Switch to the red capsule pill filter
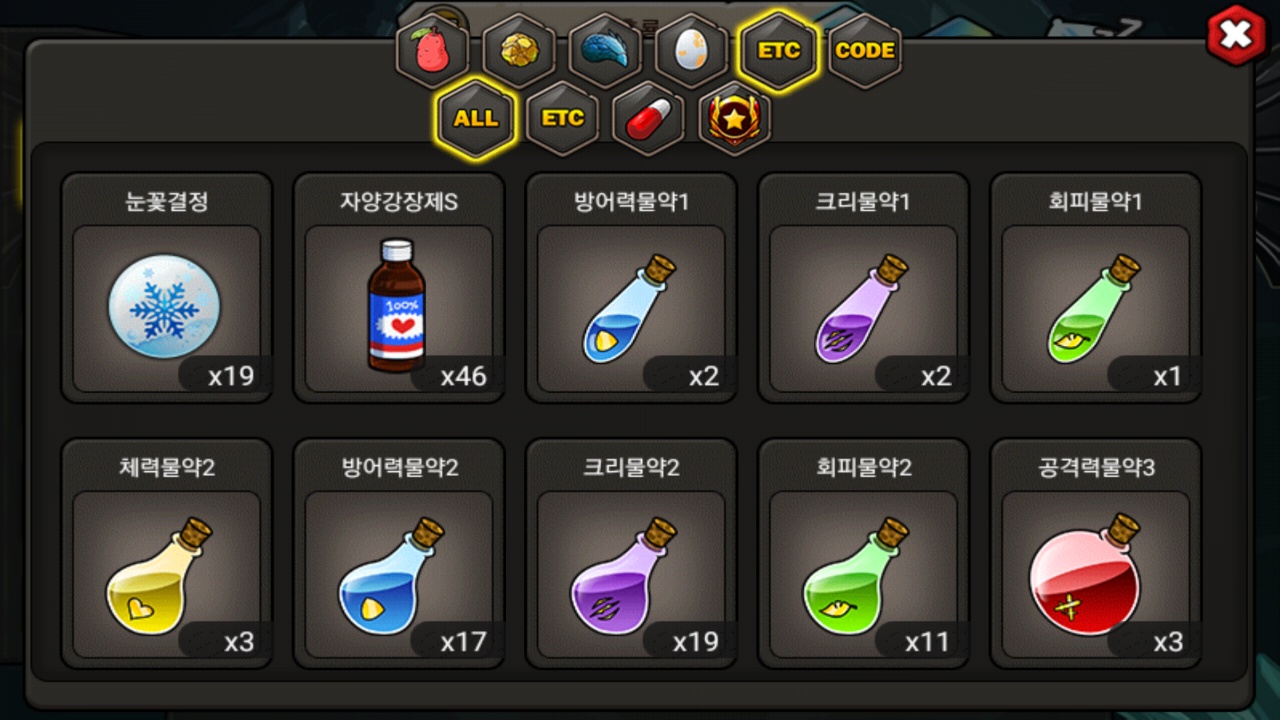The height and width of the screenshot is (720, 1280). point(648,118)
